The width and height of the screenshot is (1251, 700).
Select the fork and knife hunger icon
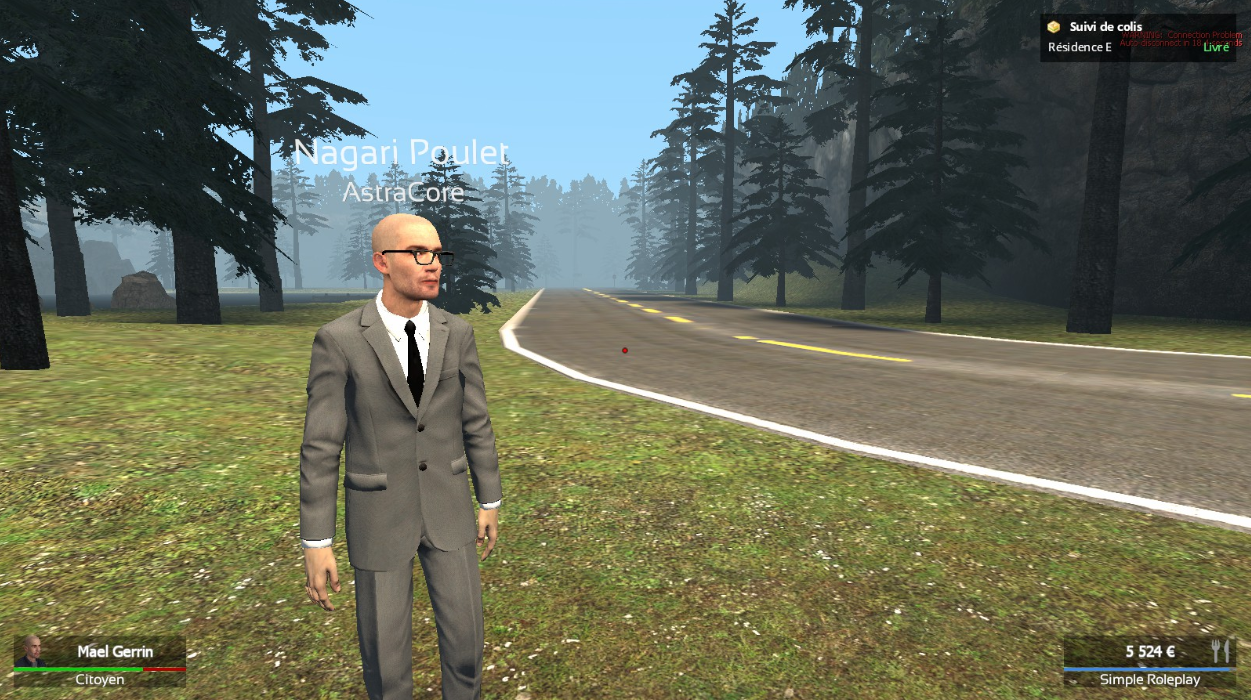point(1219,650)
